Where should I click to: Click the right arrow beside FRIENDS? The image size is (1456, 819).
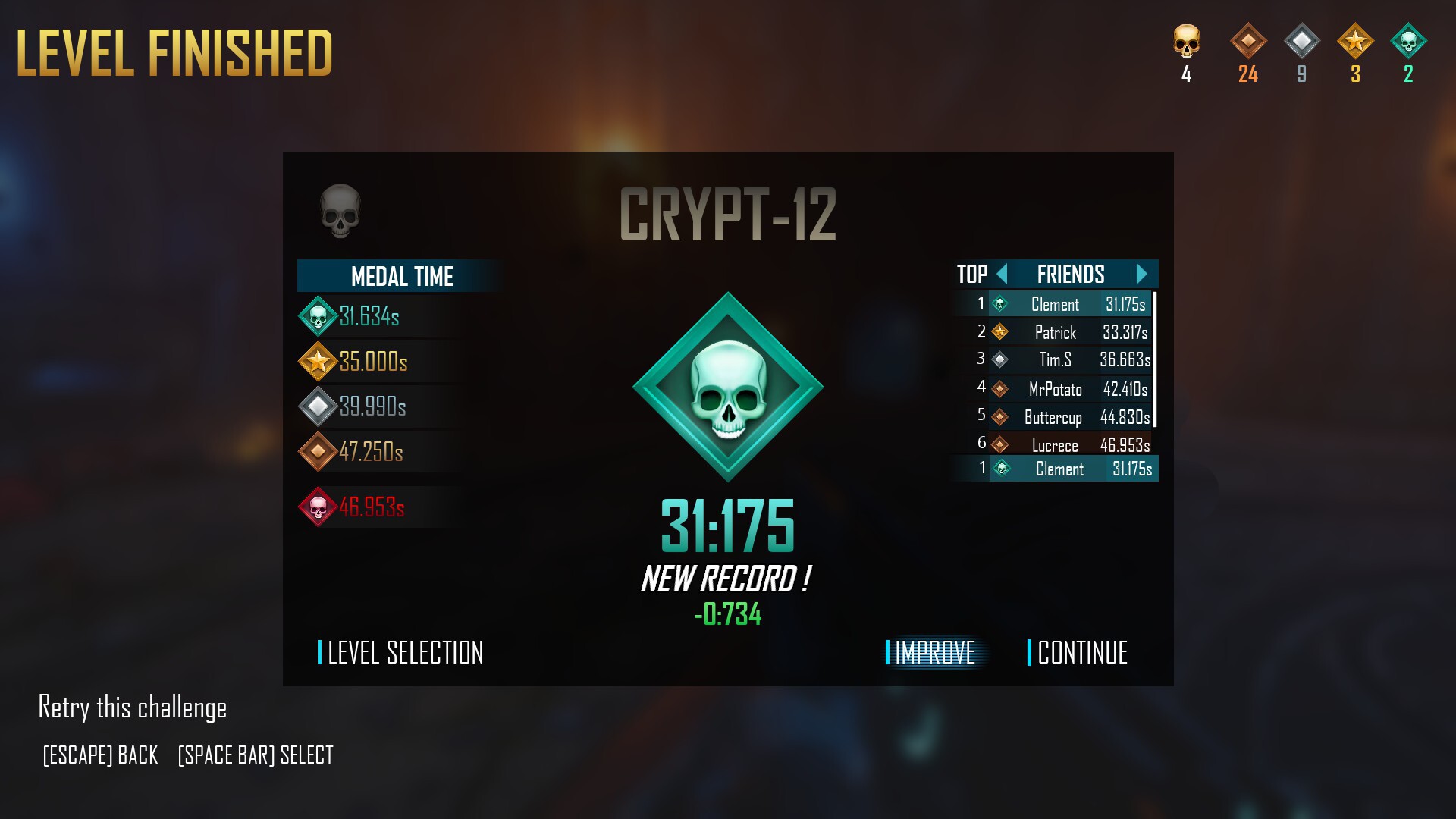coord(1142,275)
